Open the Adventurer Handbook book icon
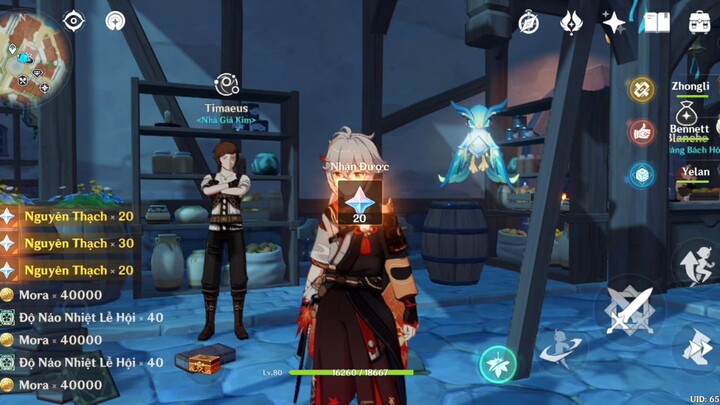This screenshot has width=720, height=405. point(656,22)
